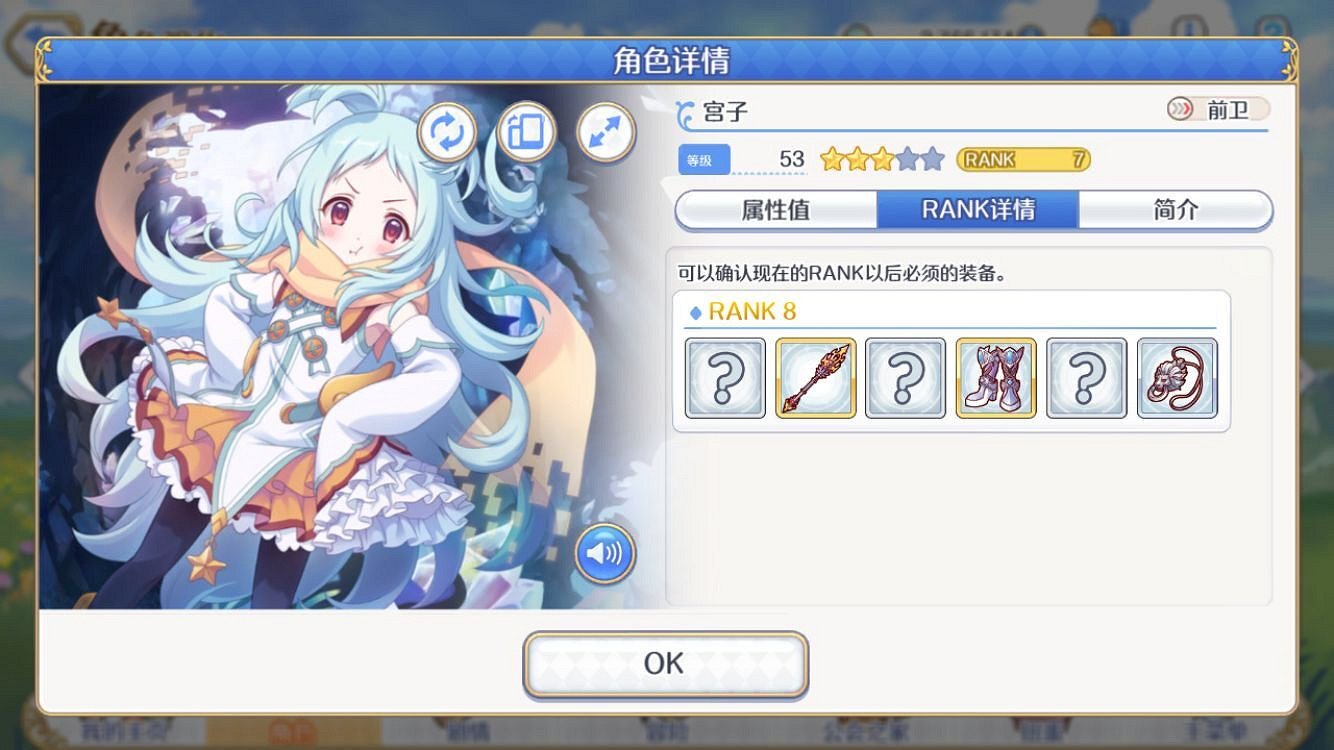Select the armored boots equipment slot

[x=996, y=380]
